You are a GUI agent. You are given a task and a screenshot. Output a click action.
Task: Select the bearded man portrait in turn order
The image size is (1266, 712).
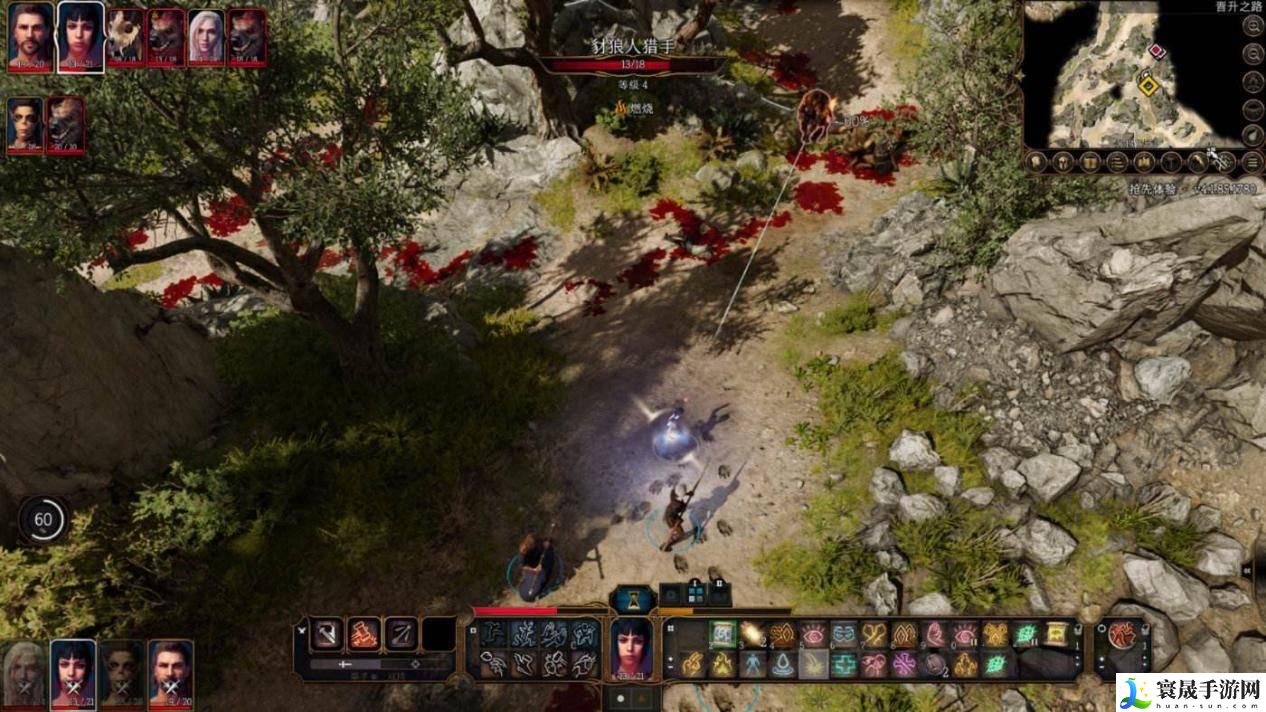(x=31, y=36)
